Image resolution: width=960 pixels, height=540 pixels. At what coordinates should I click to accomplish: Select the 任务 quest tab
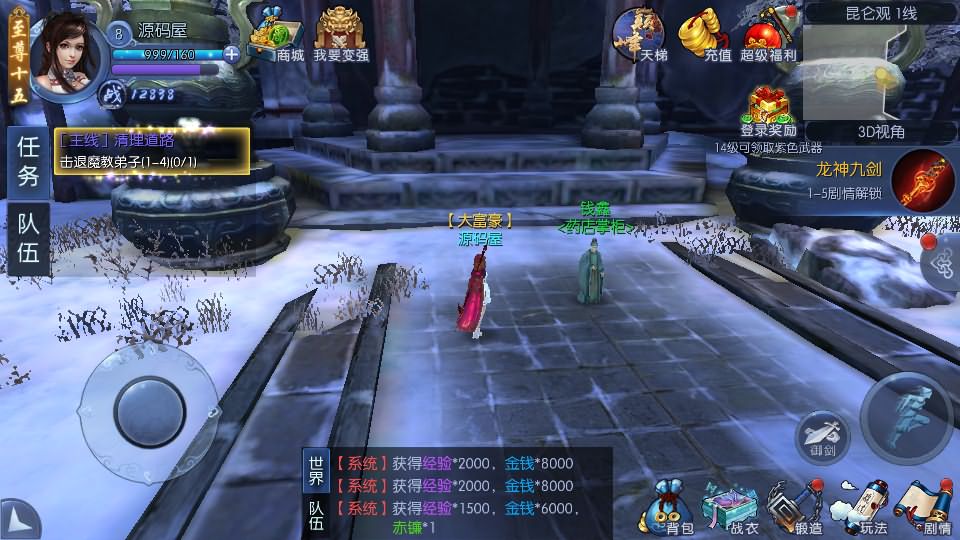(28, 163)
